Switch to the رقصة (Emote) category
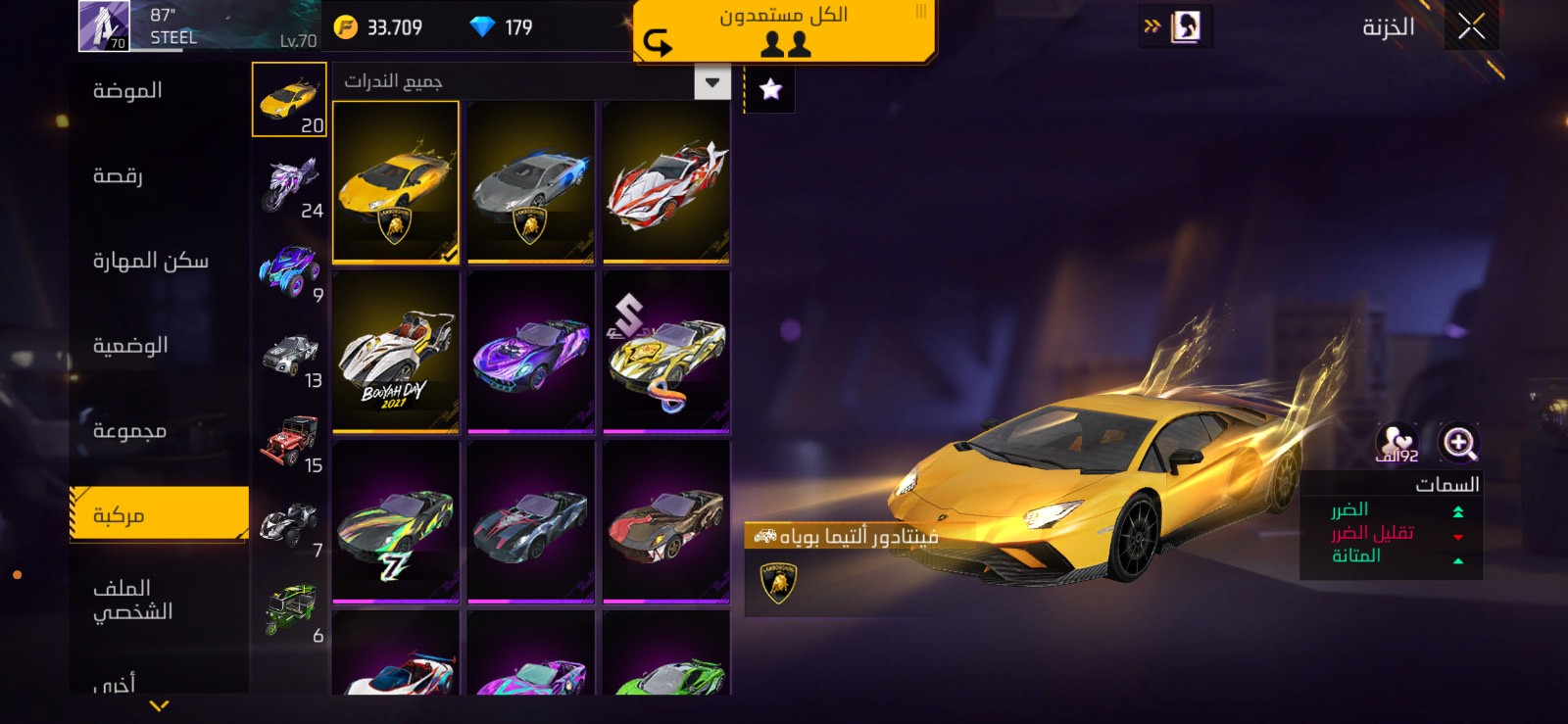 [x=118, y=176]
